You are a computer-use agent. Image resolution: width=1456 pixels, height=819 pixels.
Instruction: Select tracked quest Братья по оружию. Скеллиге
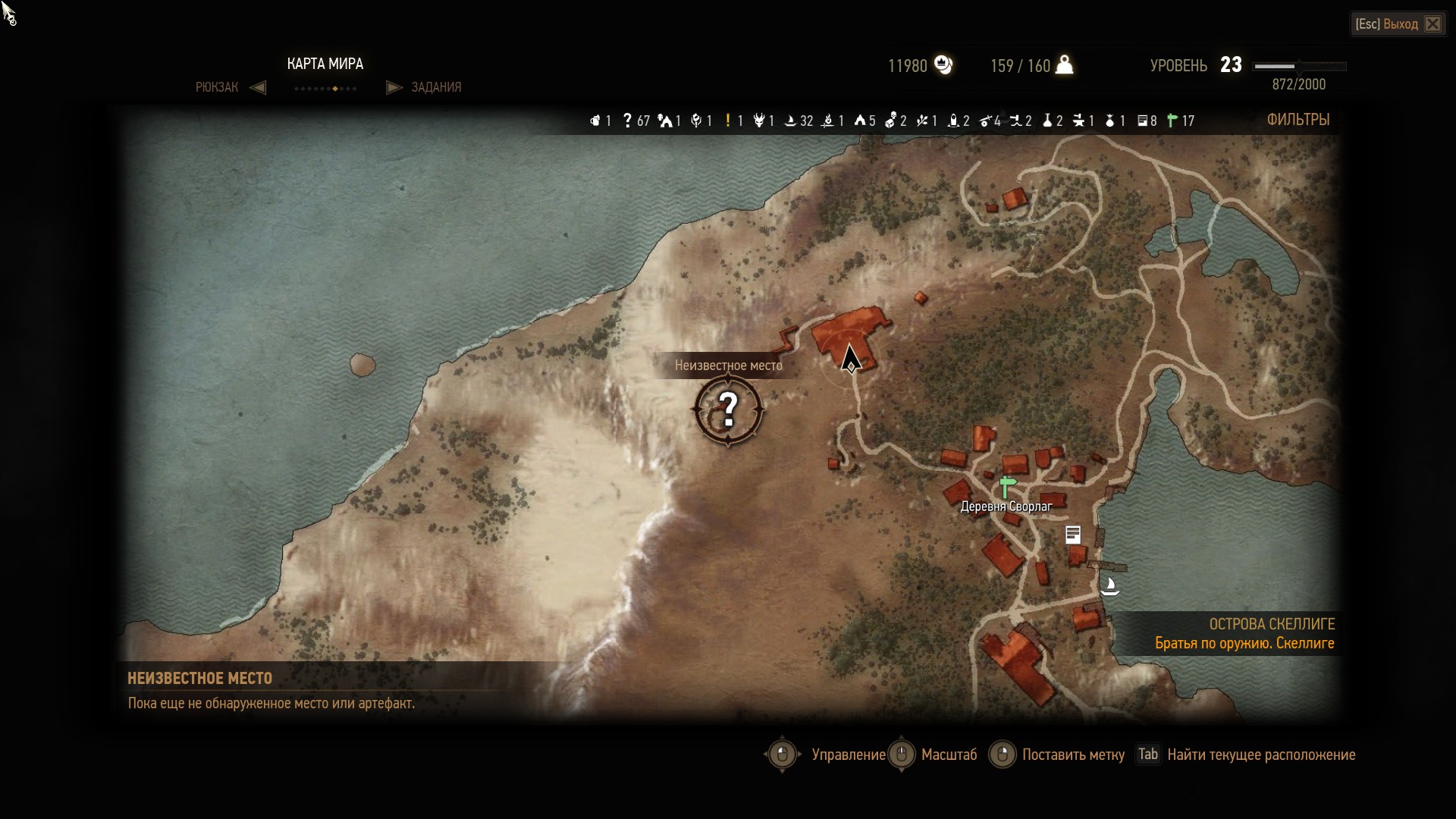pos(1244,643)
